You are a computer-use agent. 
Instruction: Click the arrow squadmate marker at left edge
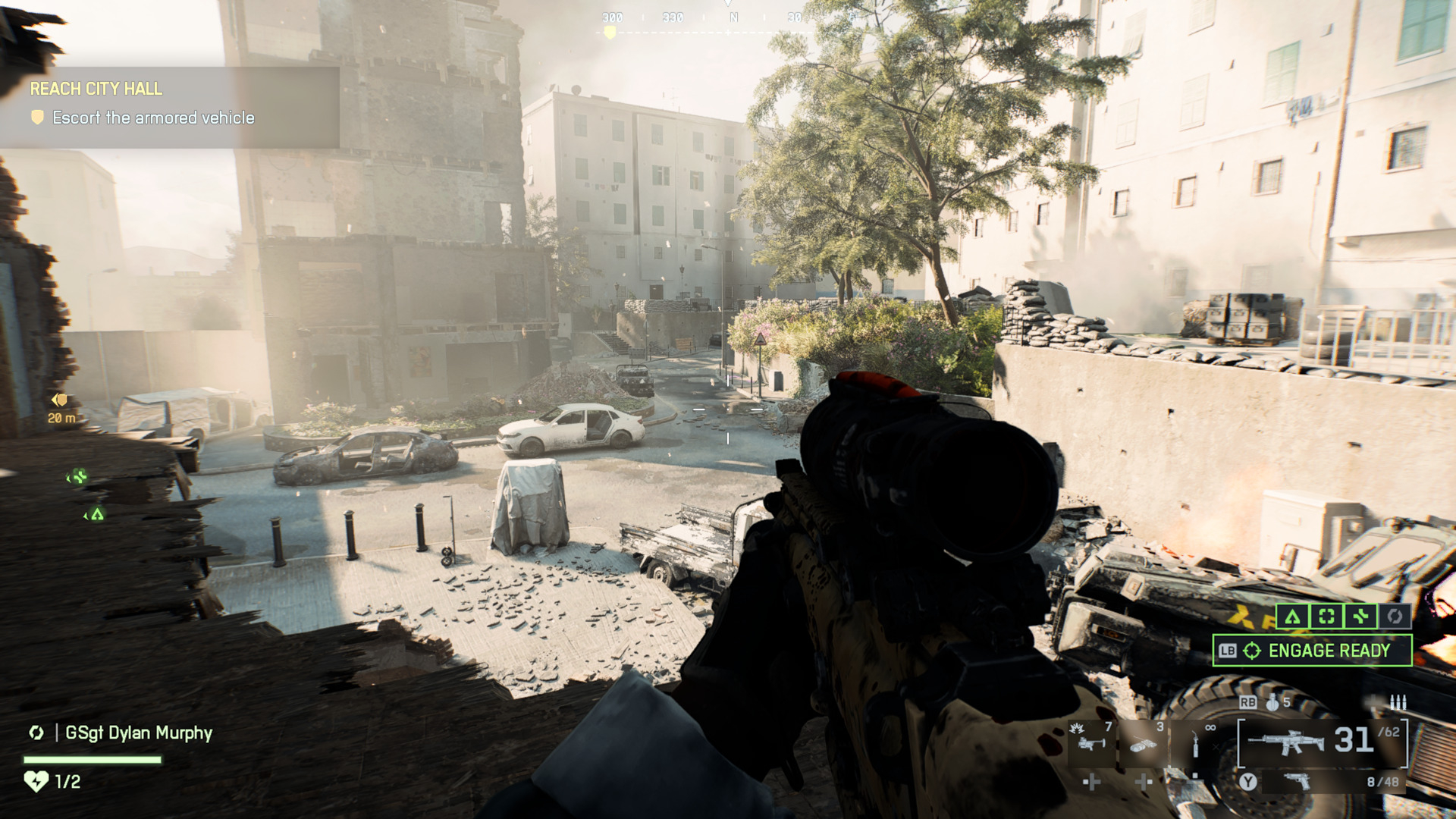click(96, 515)
